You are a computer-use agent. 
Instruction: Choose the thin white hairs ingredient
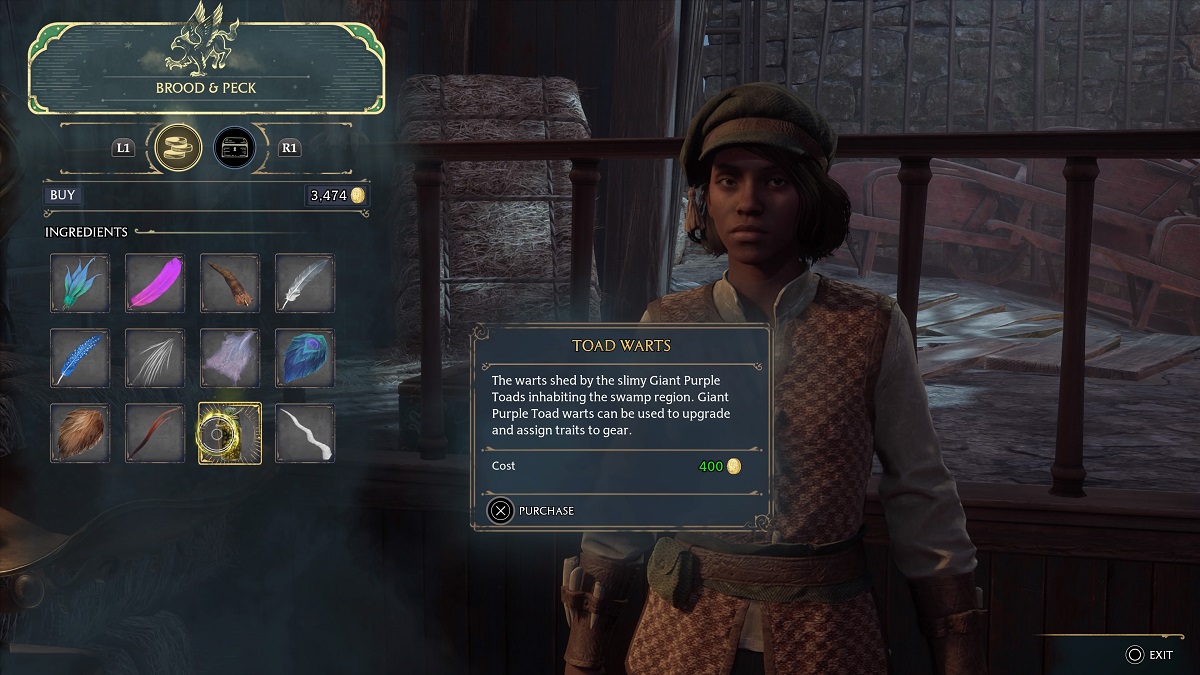[155, 358]
